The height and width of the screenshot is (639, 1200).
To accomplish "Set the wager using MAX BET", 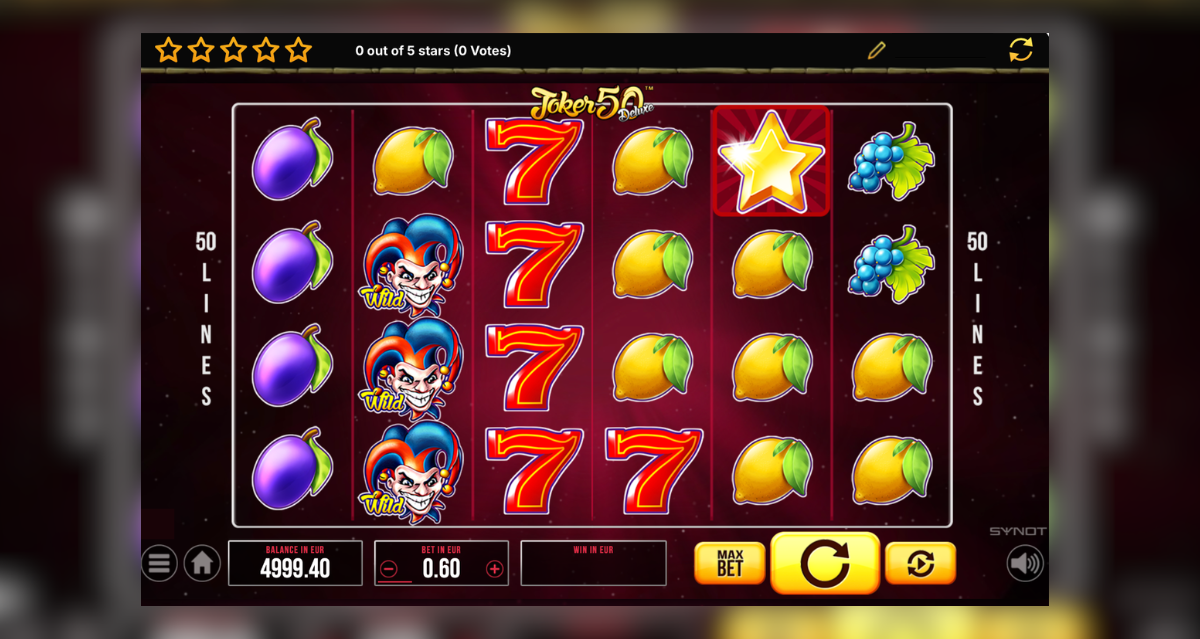I will [729, 563].
